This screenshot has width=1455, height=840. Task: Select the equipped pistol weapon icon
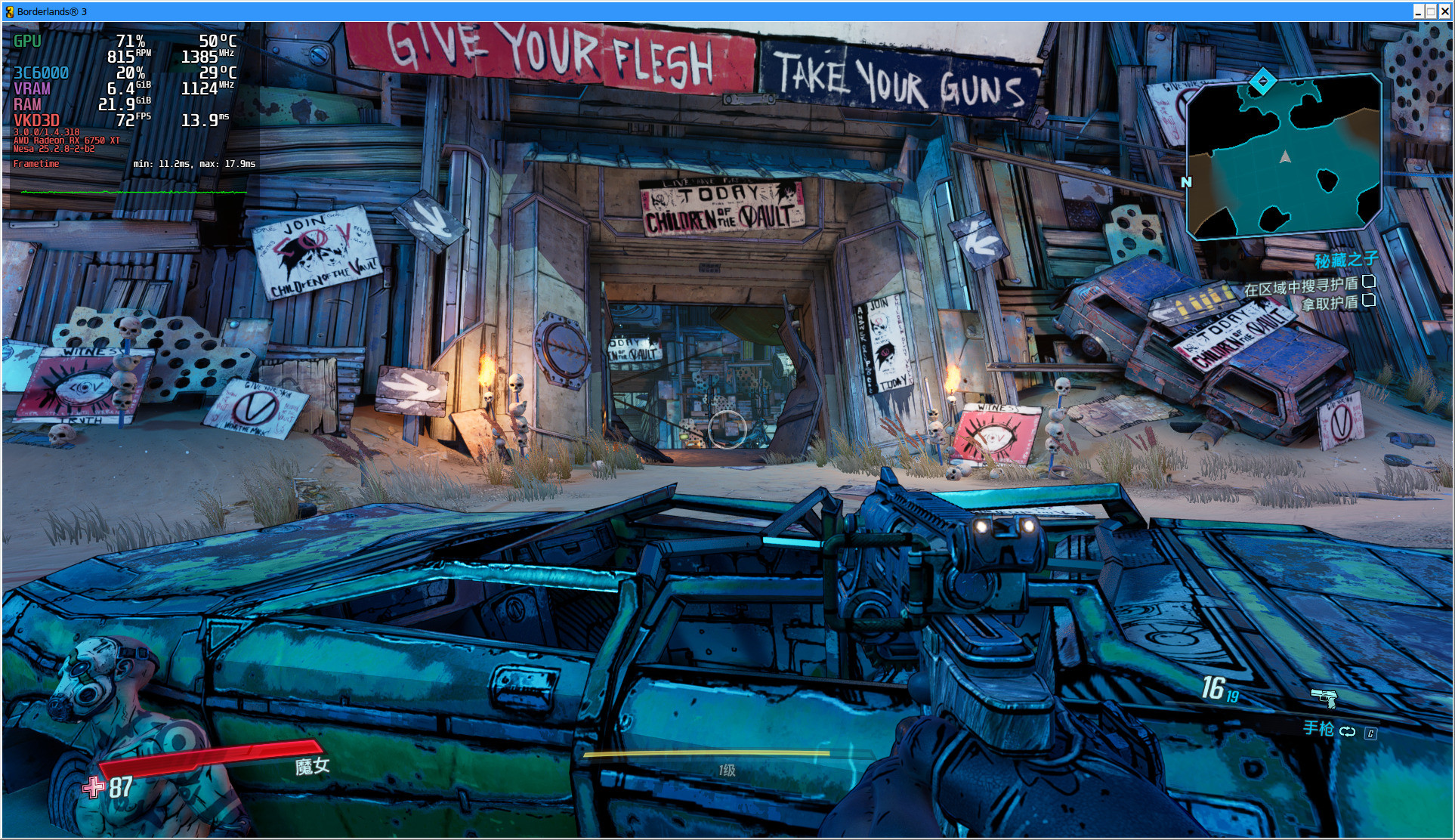[1324, 697]
